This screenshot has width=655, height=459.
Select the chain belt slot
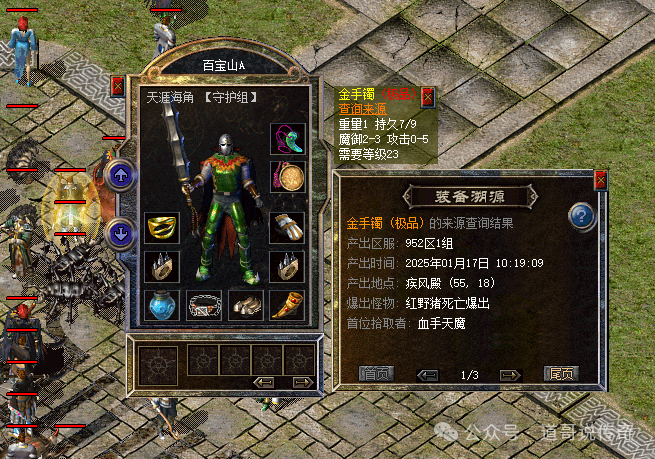click(x=203, y=305)
